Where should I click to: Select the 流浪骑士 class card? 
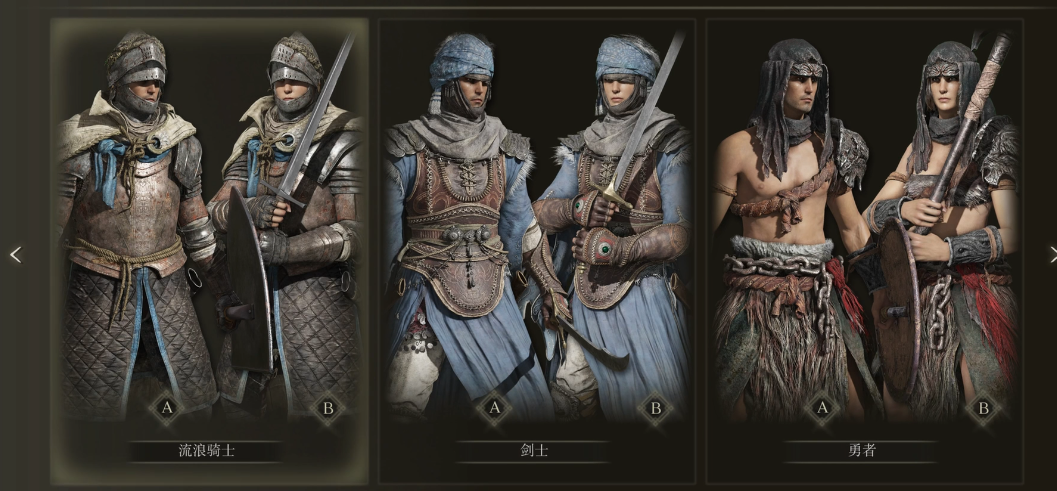[208, 250]
